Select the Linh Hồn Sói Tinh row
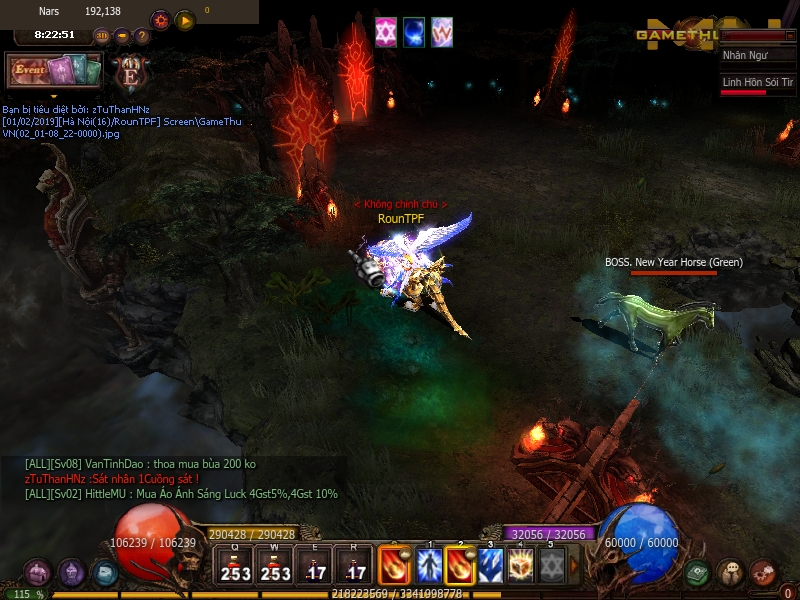The height and width of the screenshot is (600, 800). pyautogui.click(x=757, y=82)
